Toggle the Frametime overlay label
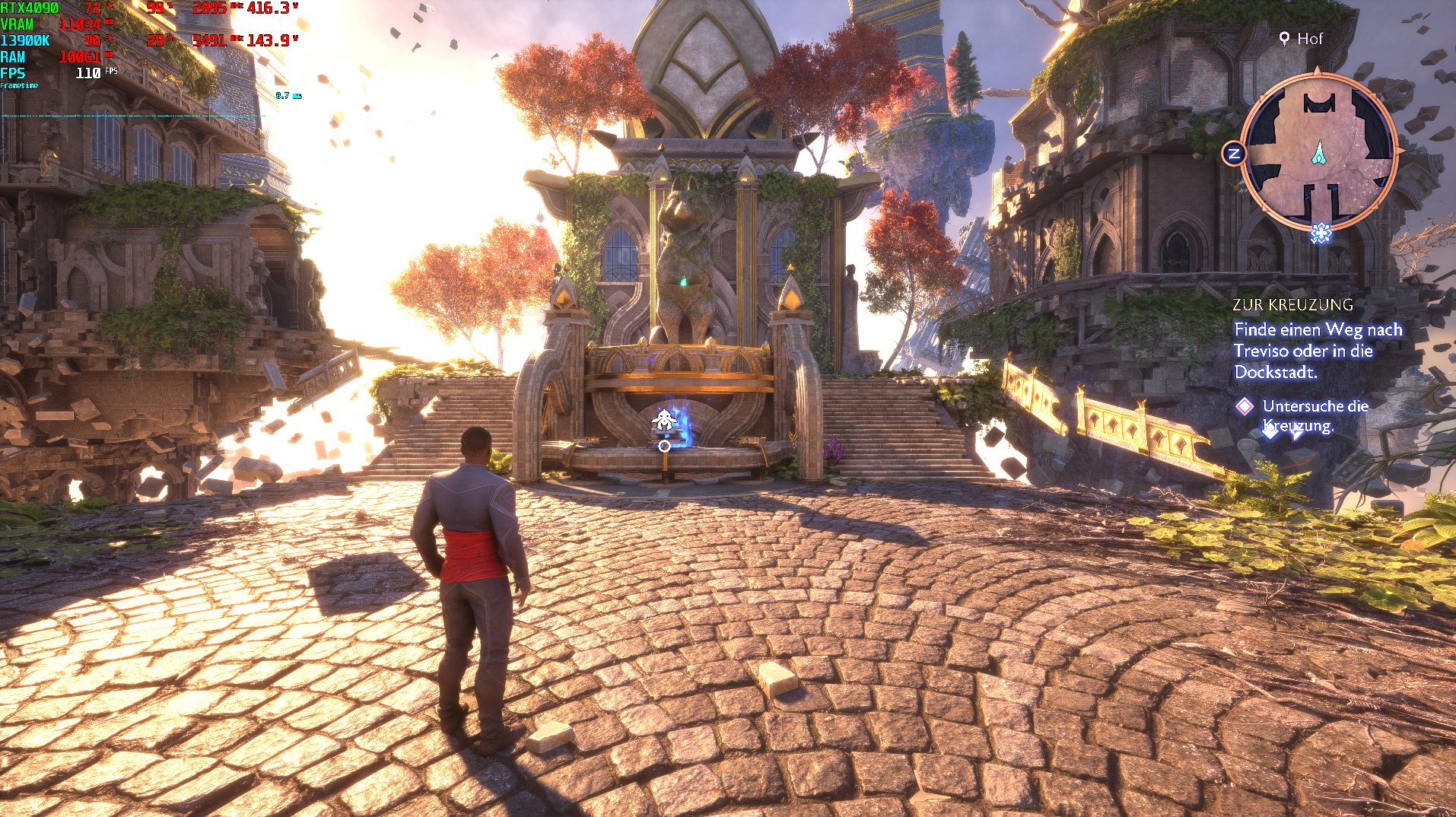Screen dimensions: 1456x817 (19, 87)
